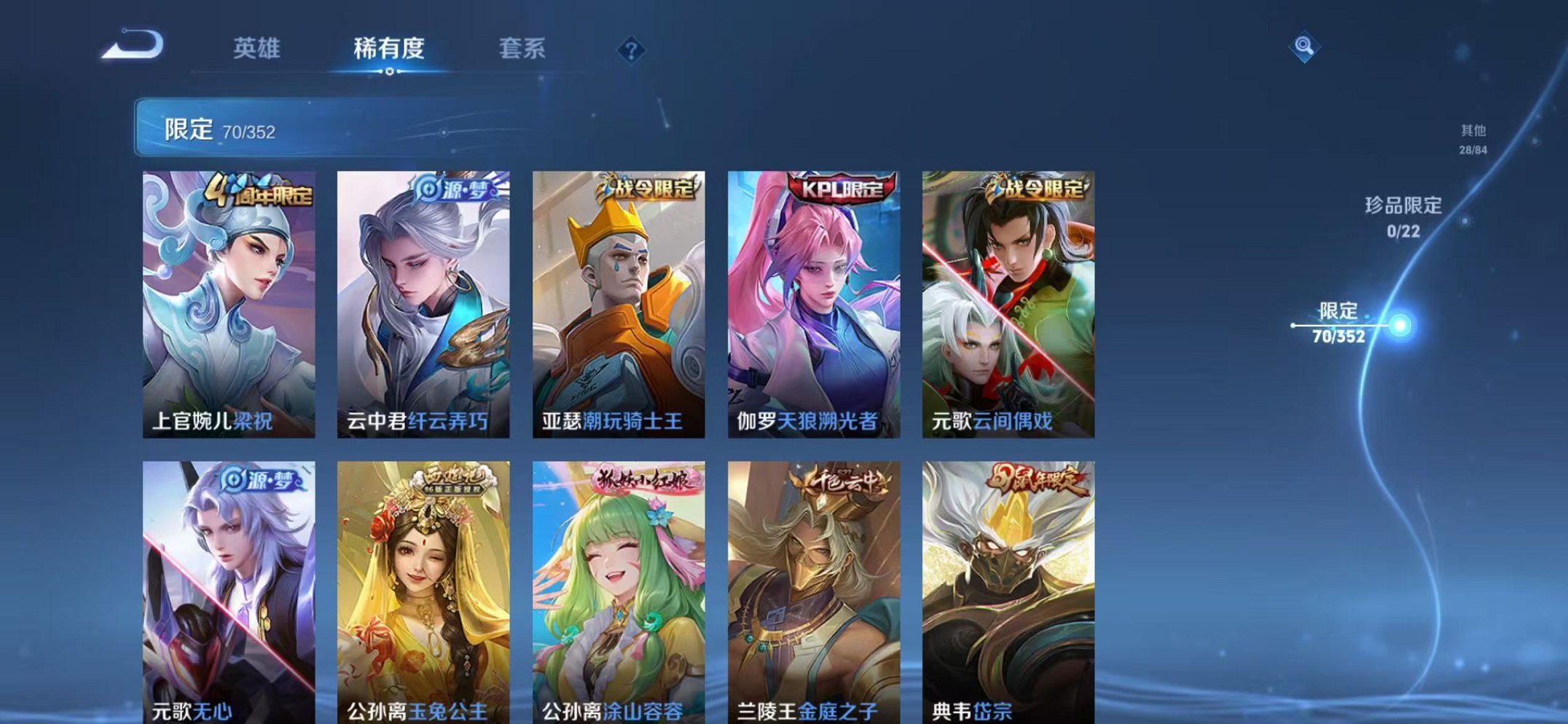Switch to the 套系 tab
The image size is (1568, 724).
(524, 49)
